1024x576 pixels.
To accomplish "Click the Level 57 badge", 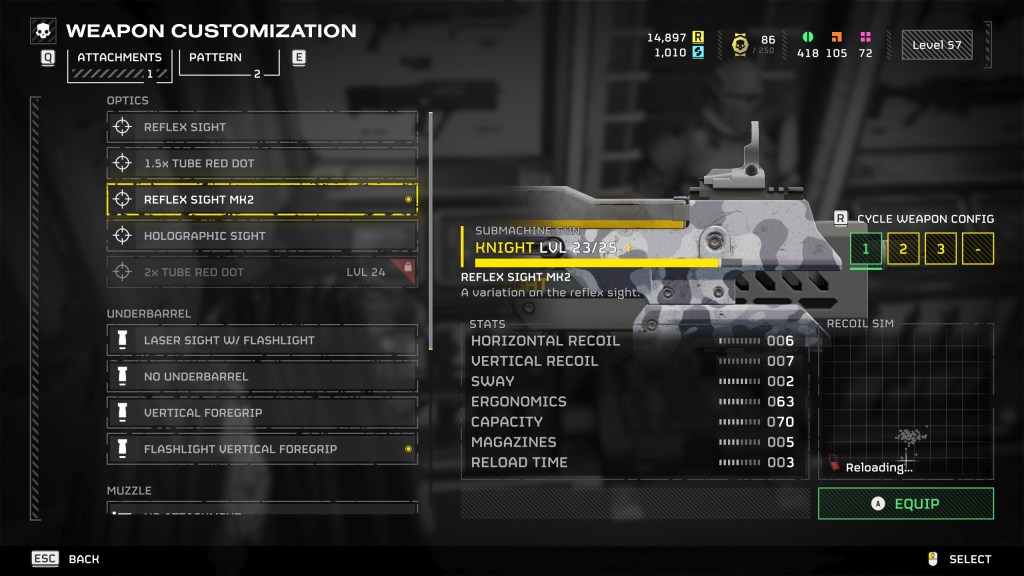I will point(936,45).
